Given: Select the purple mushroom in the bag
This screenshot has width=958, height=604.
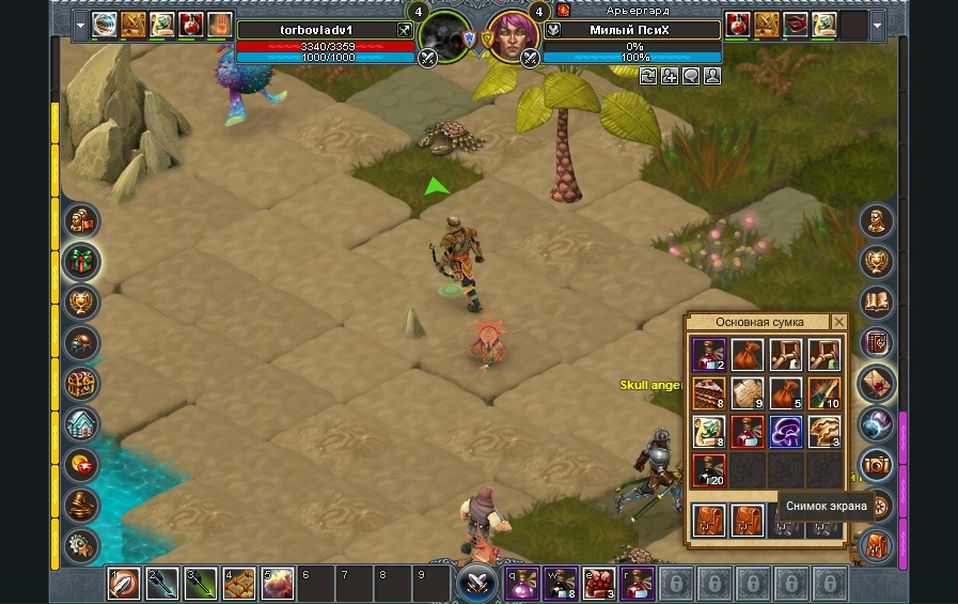Looking at the screenshot, I should (x=785, y=431).
